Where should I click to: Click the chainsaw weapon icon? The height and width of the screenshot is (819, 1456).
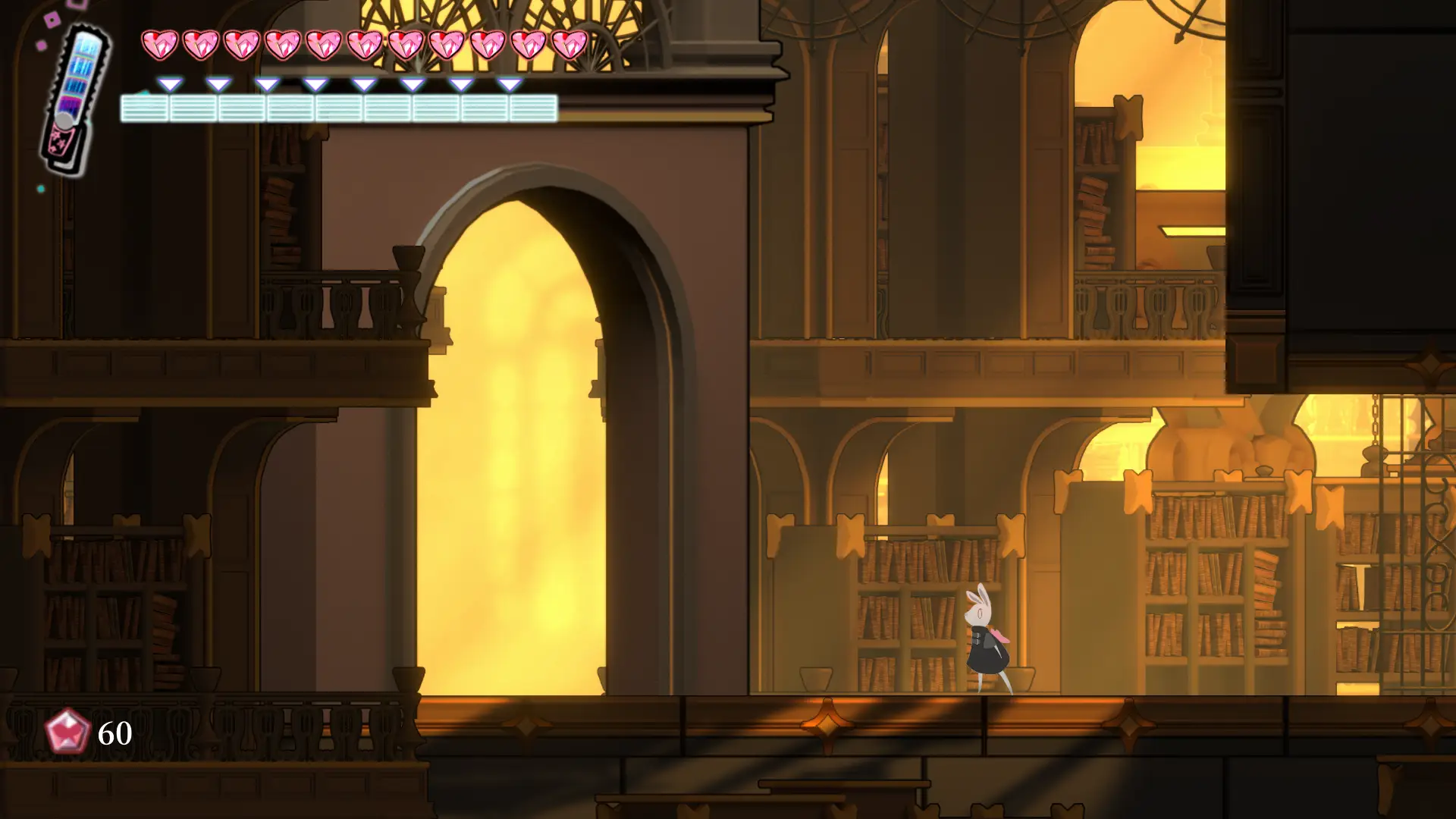point(75,99)
